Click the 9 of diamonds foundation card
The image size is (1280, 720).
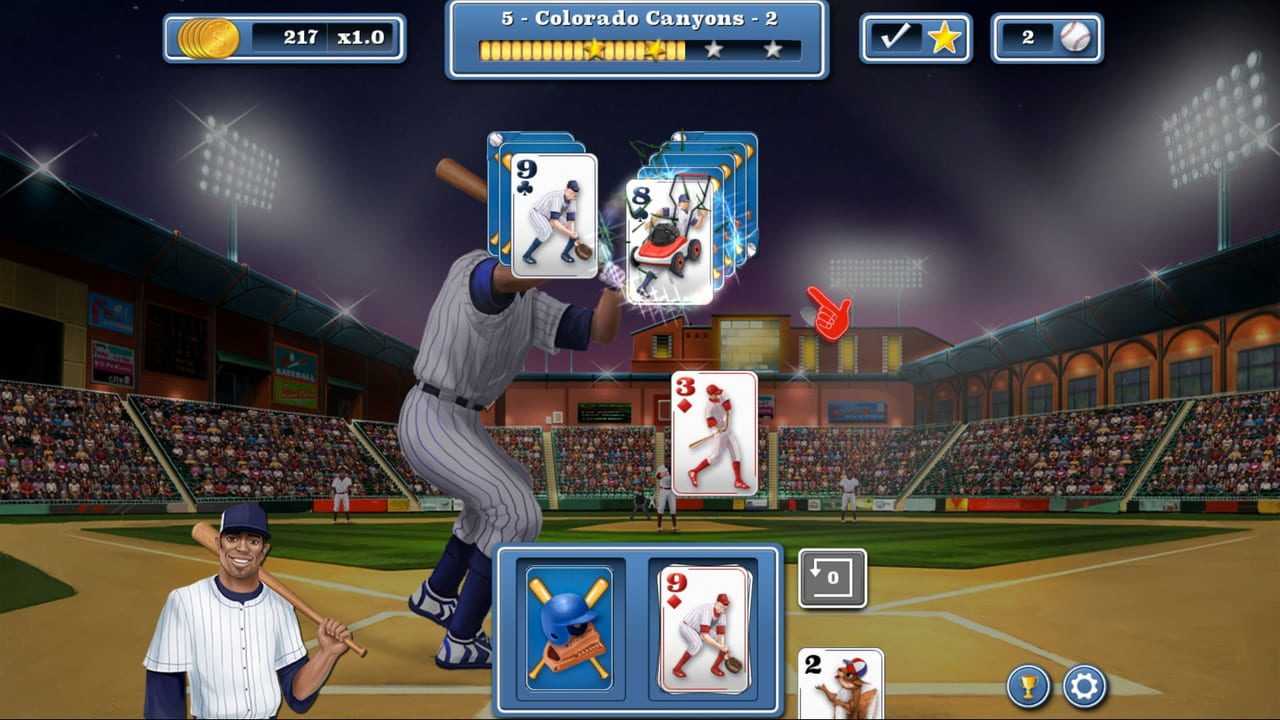(704, 630)
